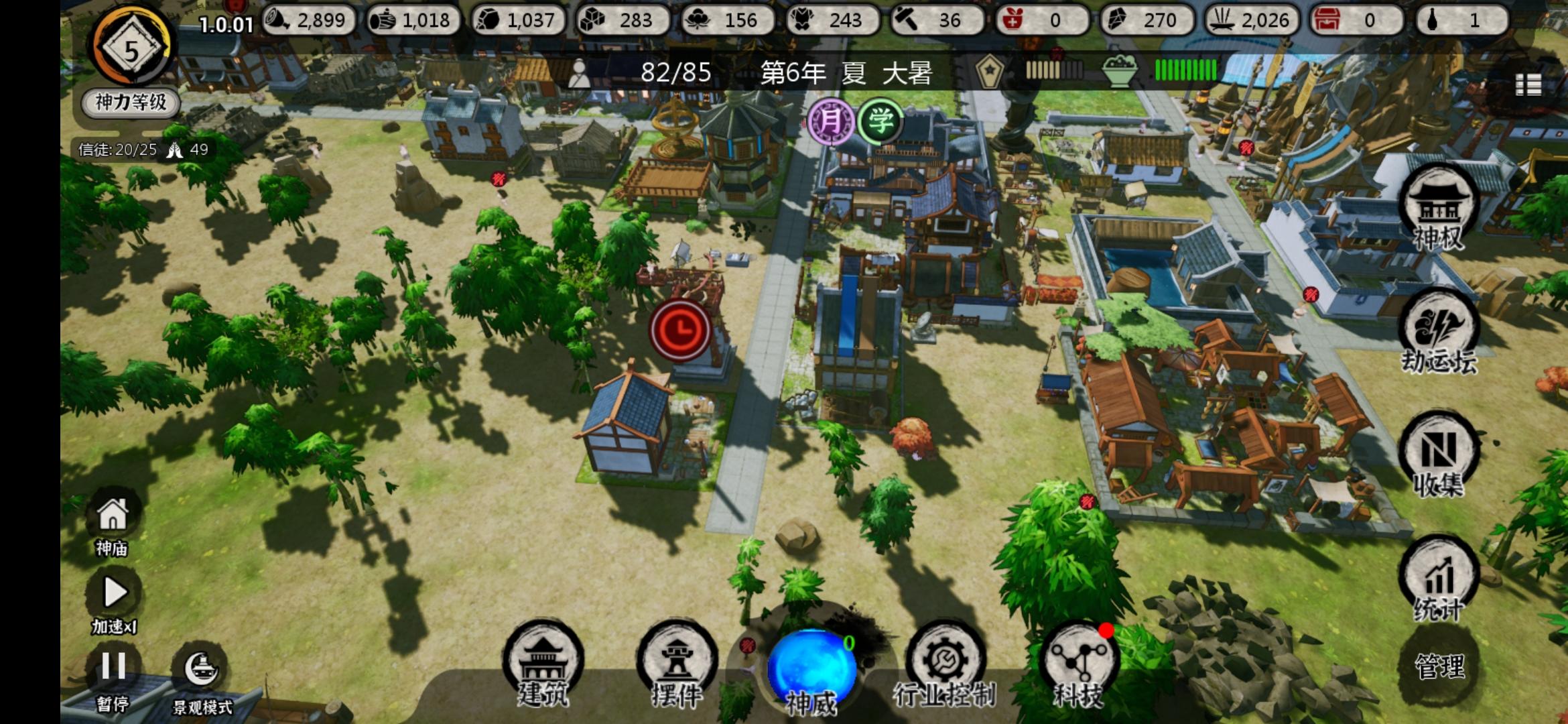Check the 神力等级 divine power level

click(129, 102)
